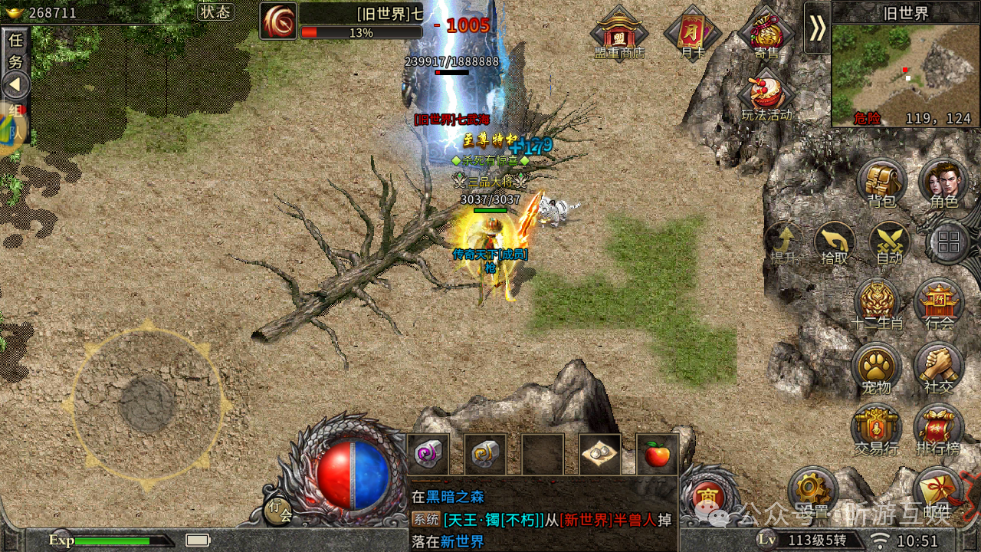Open 玩法活动 events menu
981x552 pixels.
pyautogui.click(x=766, y=98)
